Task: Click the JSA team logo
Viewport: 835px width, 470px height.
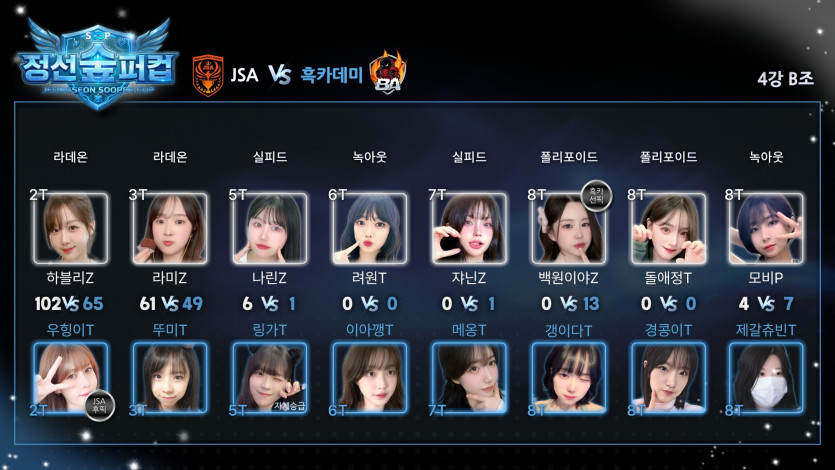Action: point(208,74)
